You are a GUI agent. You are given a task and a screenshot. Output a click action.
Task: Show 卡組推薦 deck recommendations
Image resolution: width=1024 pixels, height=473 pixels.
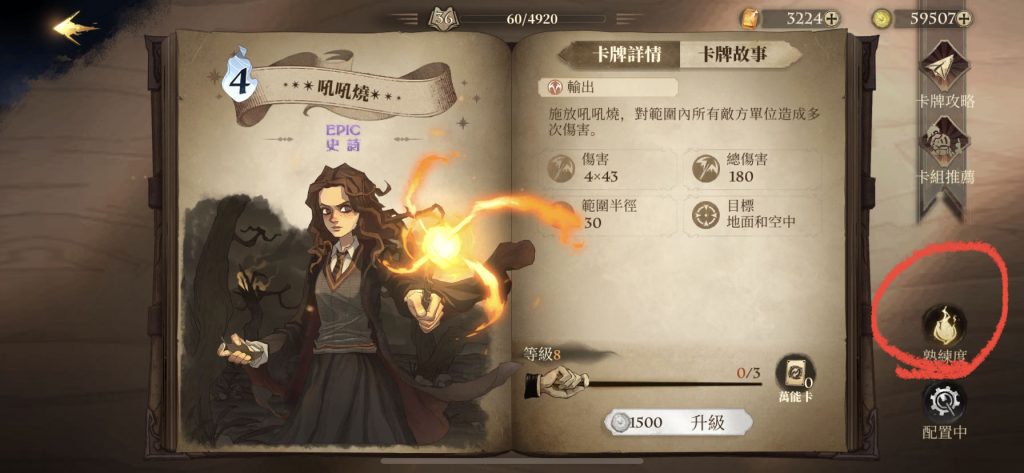pyautogui.click(x=945, y=150)
